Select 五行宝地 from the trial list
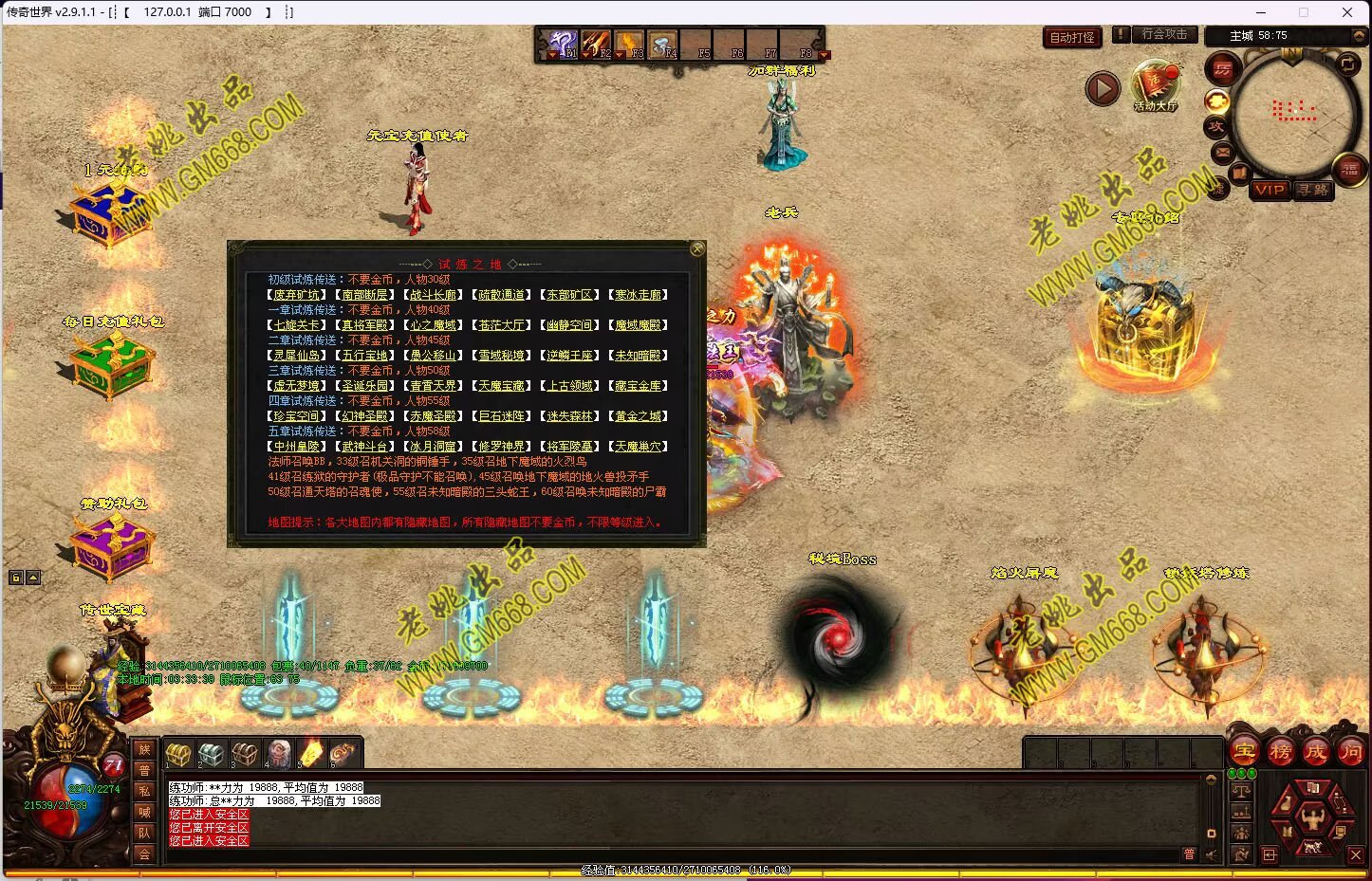This screenshot has height=881, width=1372. pyautogui.click(x=364, y=356)
